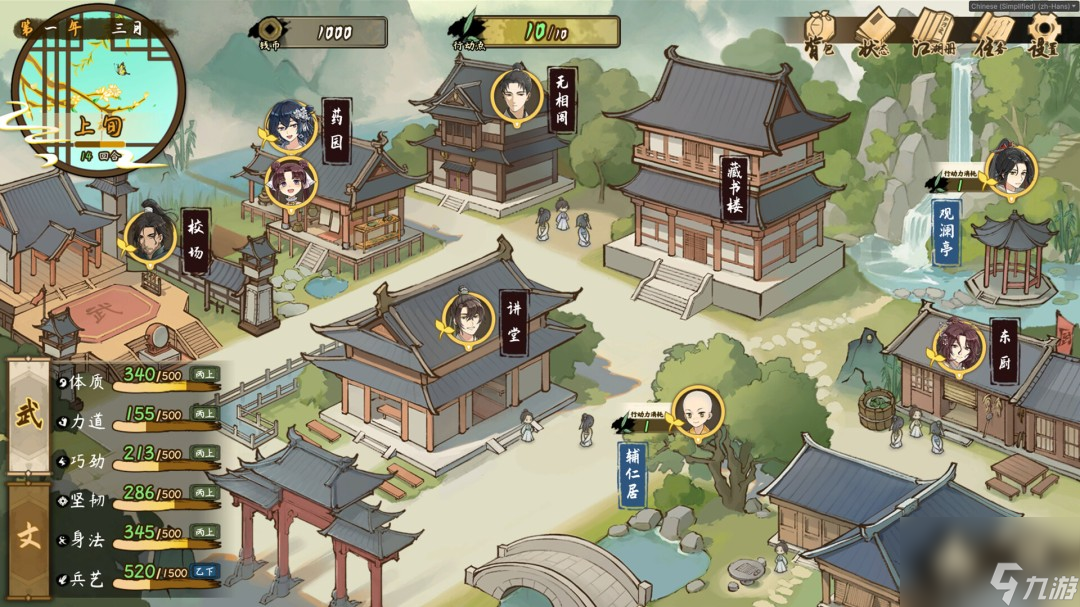Select the 辅仁居 residence label
Screen dimensions: 1080x607
(x=632, y=471)
